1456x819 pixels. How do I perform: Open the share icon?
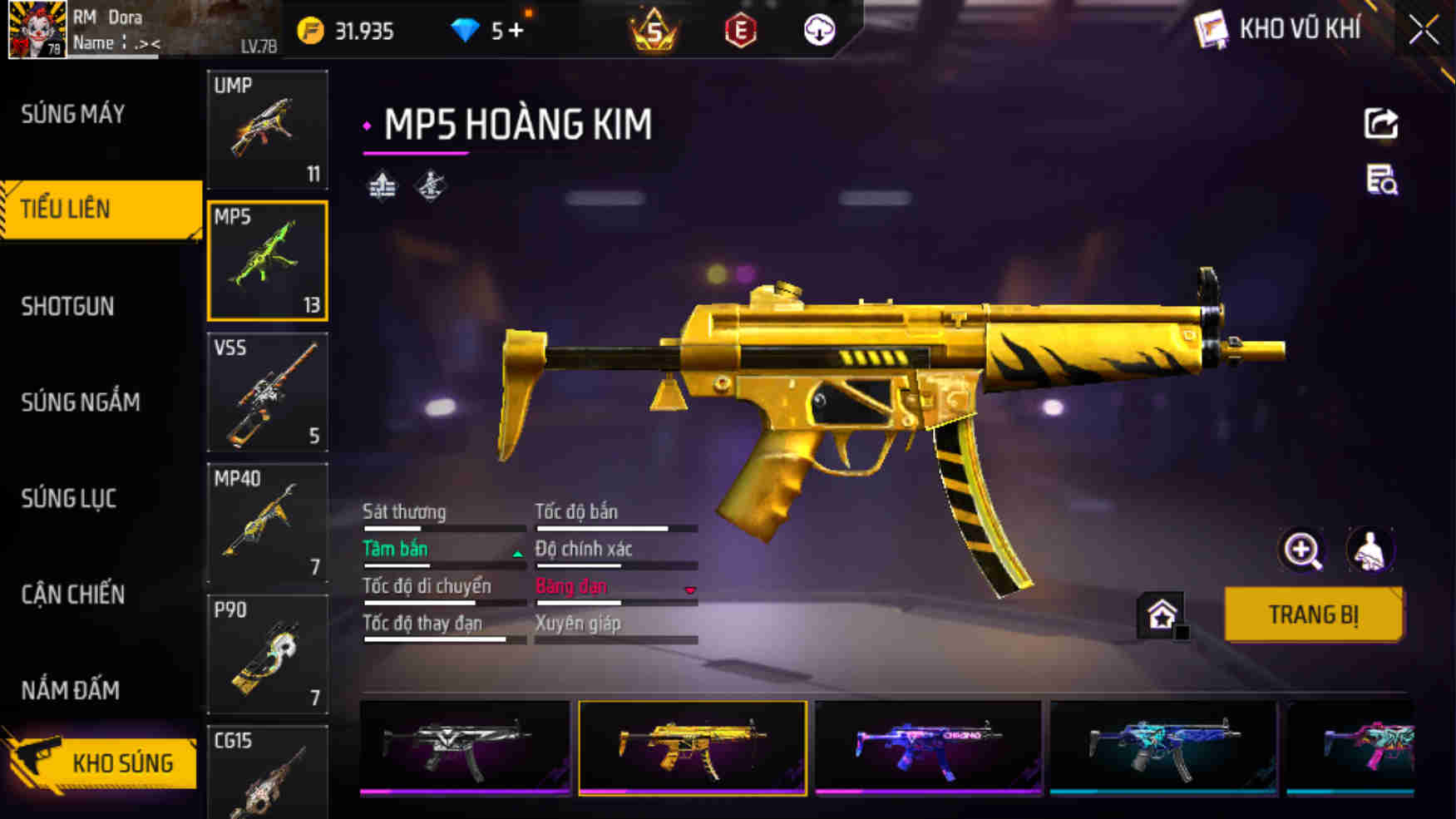[x=1380, y=124]
